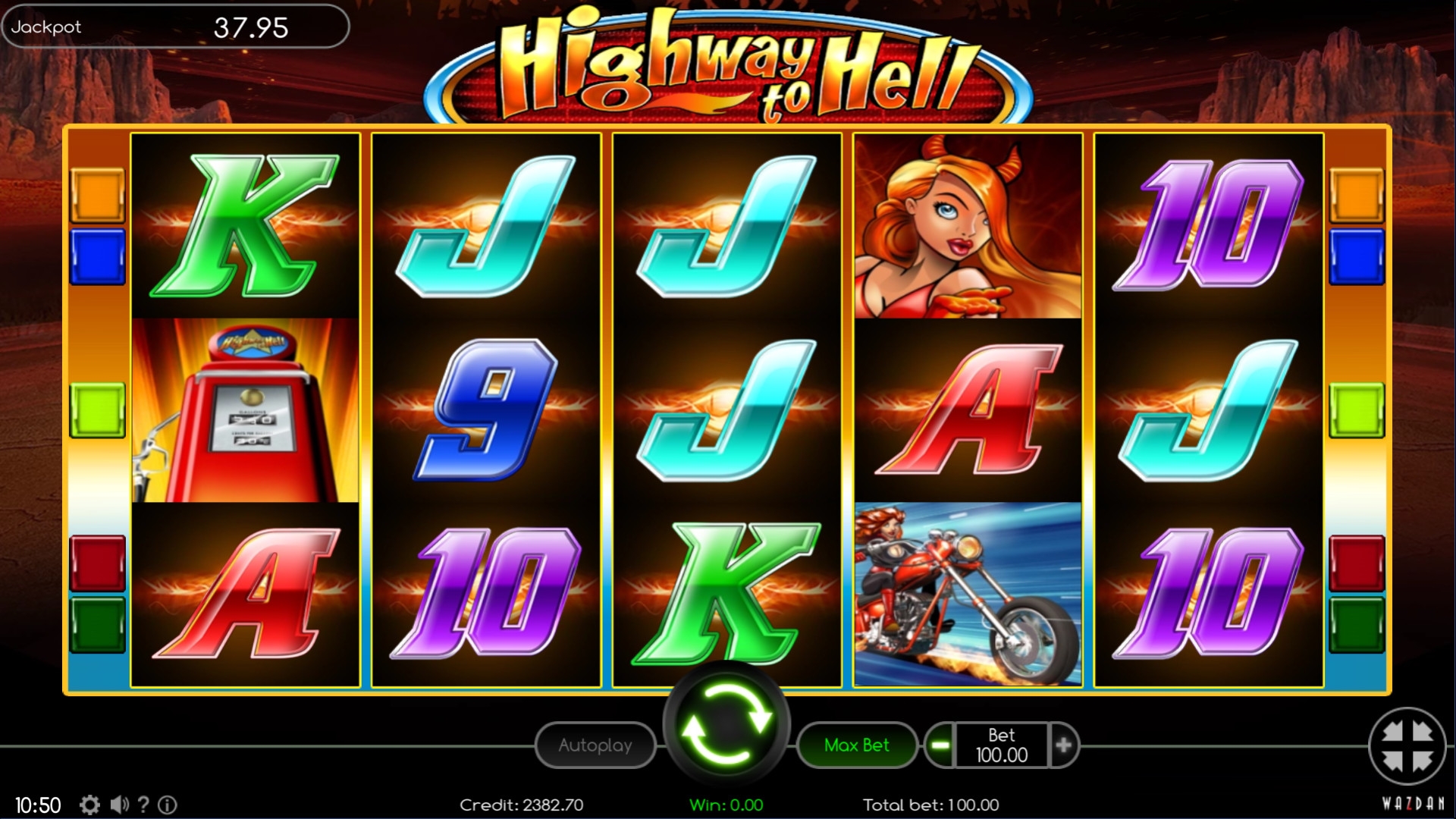1456x819 pixels.
Task: Start Autoplay mode
Action: tap(595, 745)
